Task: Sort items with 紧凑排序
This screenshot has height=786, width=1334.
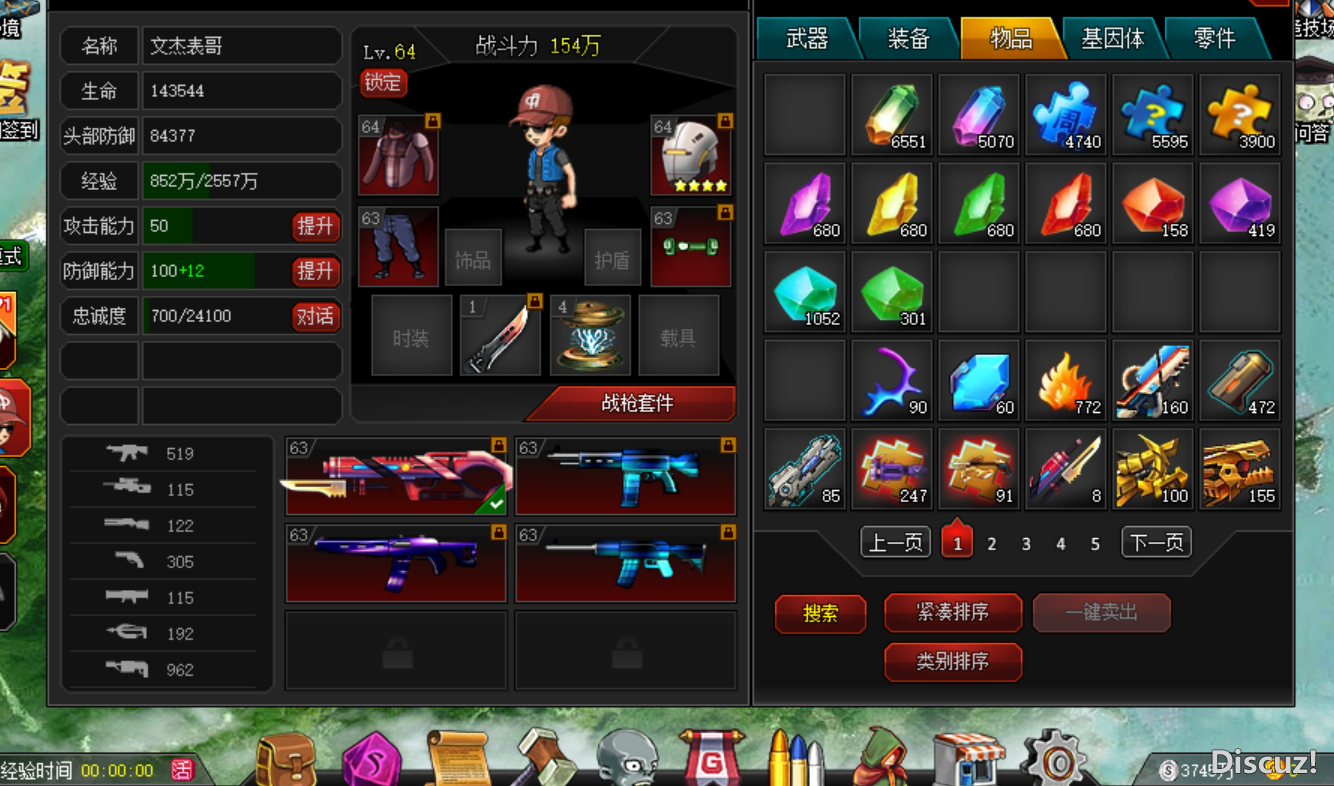Action: (952, 612)
